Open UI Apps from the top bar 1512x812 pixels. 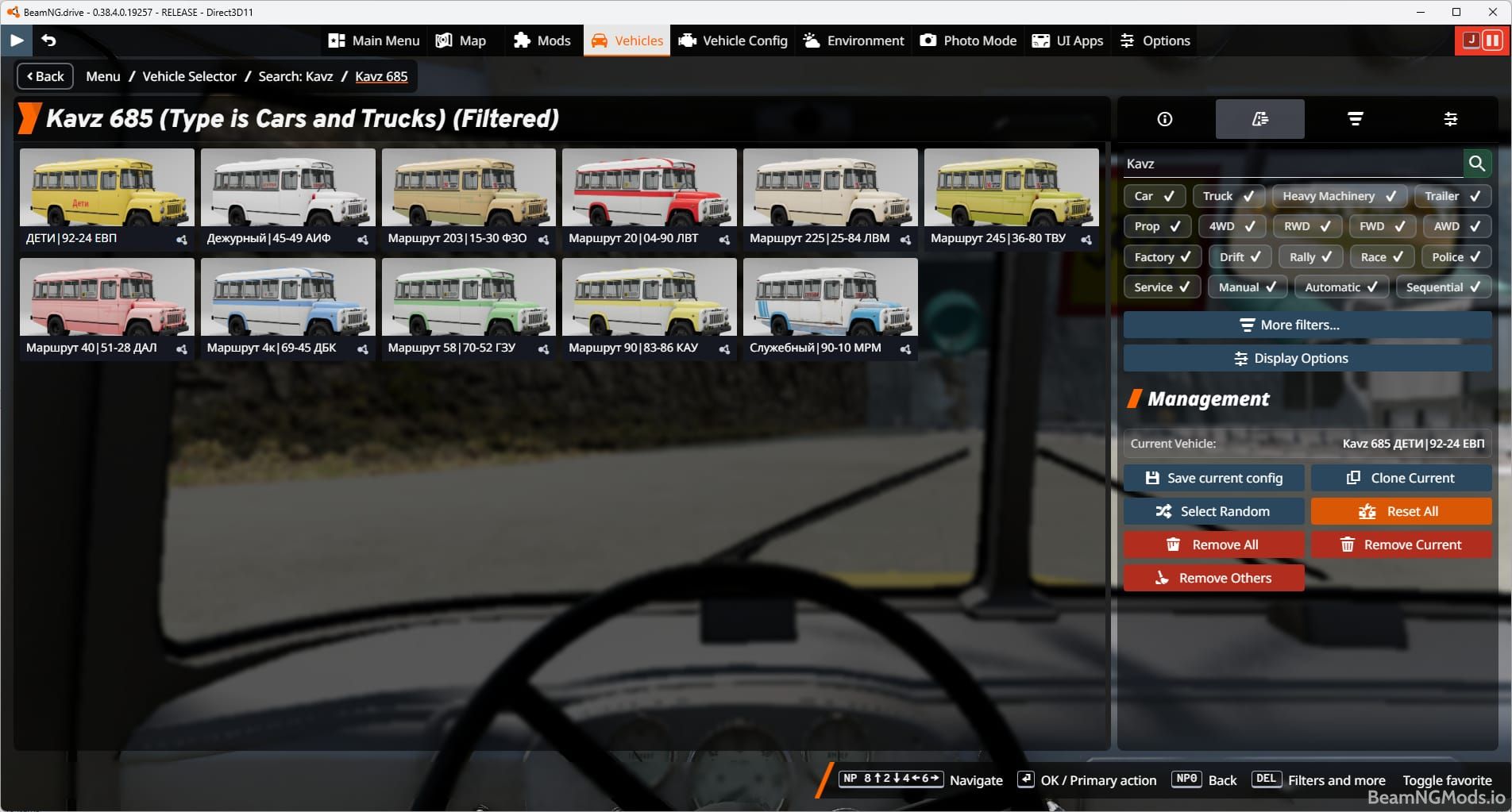[x=1067, y=40]
